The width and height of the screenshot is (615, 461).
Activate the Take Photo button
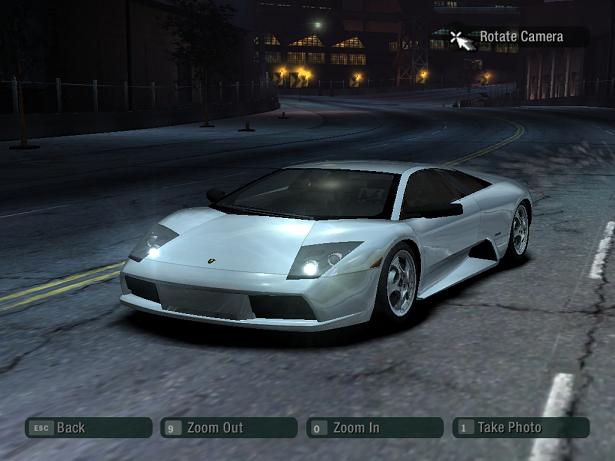coord(520,428)
